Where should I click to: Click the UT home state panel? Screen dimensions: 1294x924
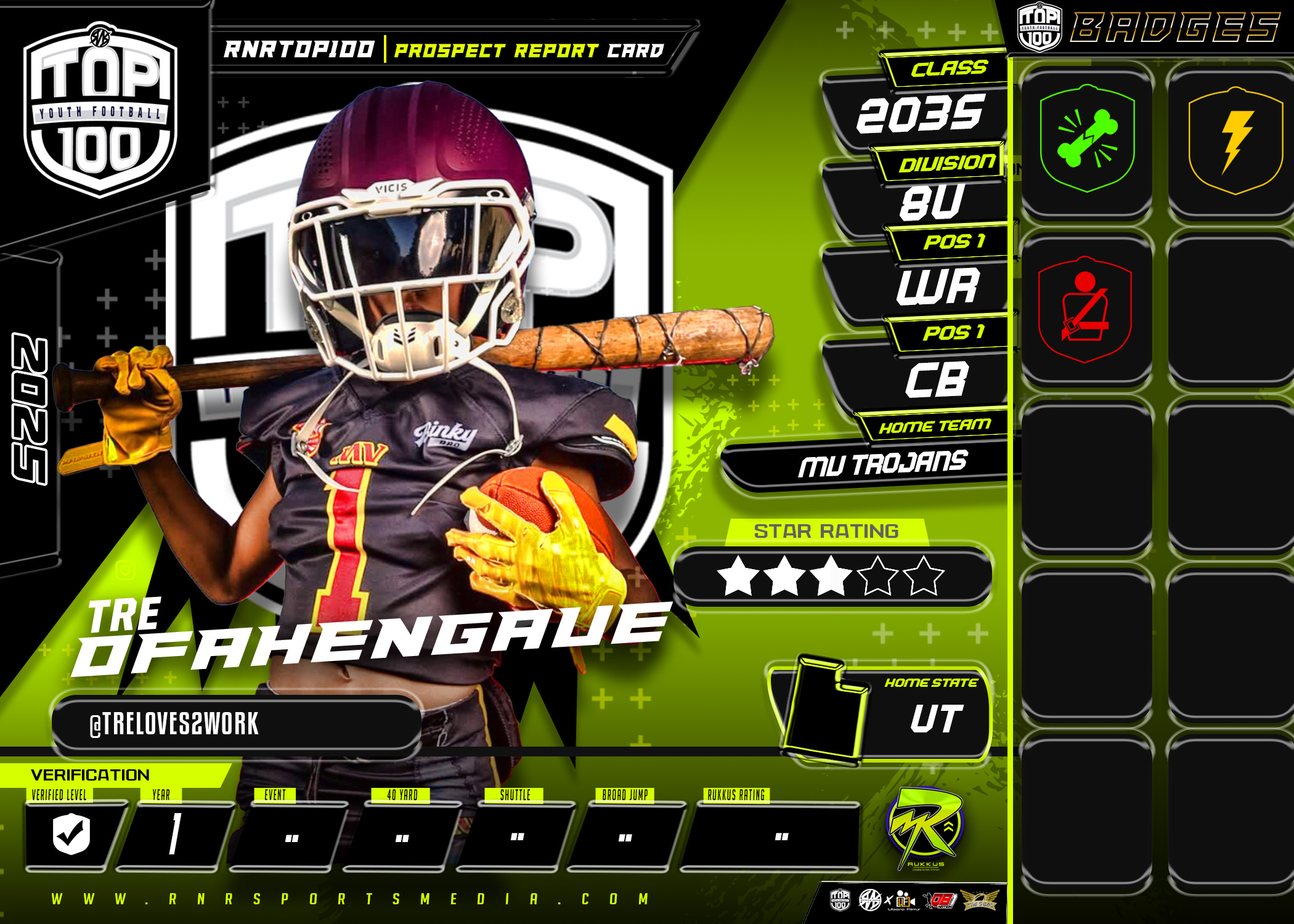(881, 716)
